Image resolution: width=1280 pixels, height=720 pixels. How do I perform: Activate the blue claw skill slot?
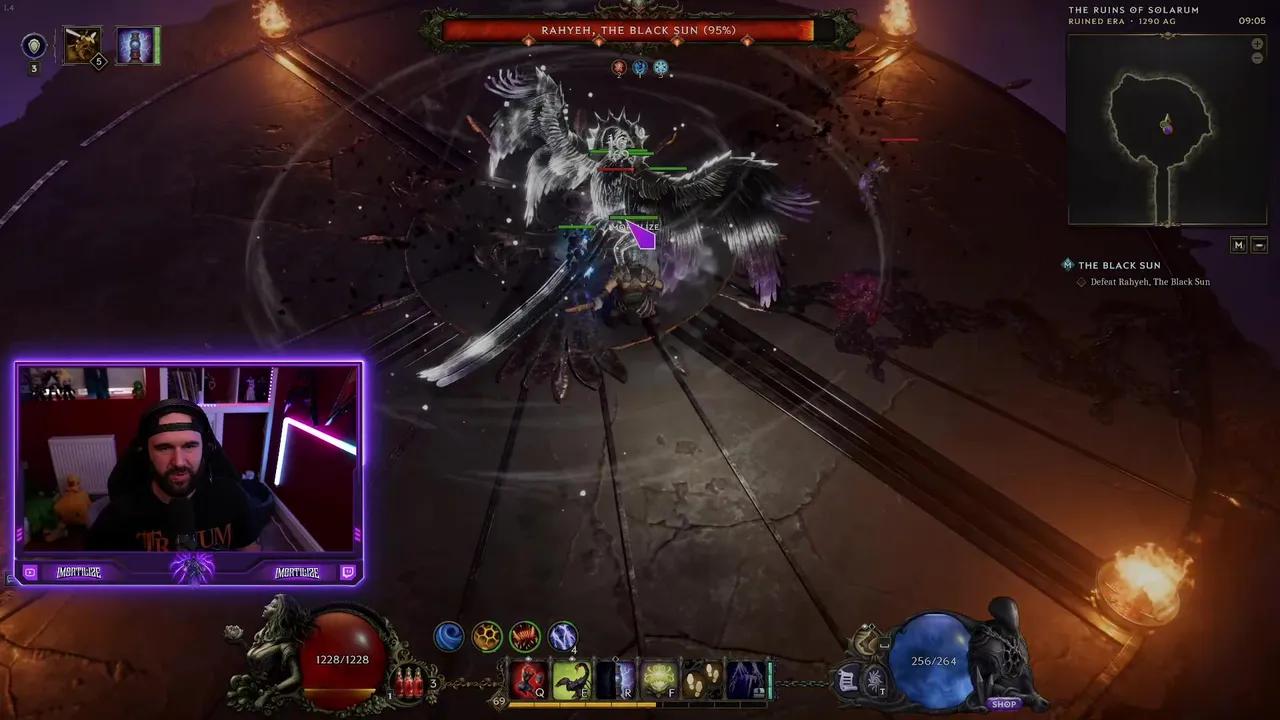pyautogui.click(x=745, y=680)
